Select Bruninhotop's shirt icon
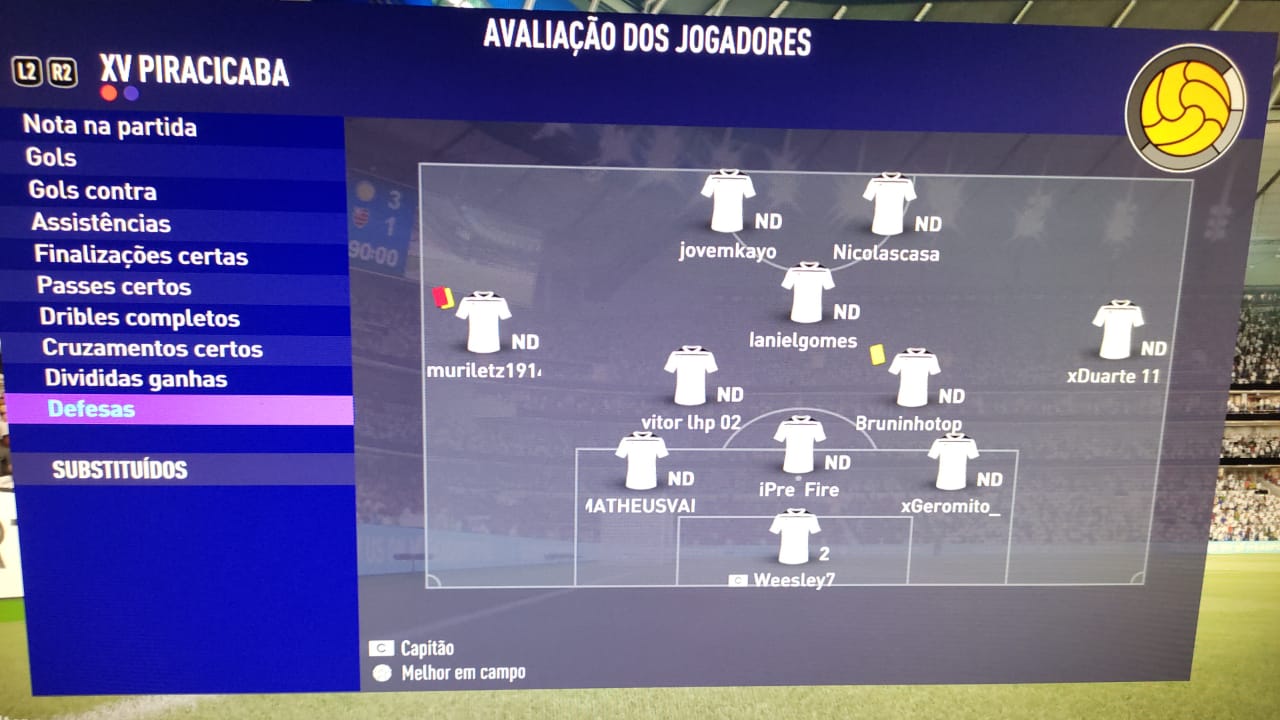Image resolution: width=1280 pixels, height=720 pixels. click(x=914, y=378)
